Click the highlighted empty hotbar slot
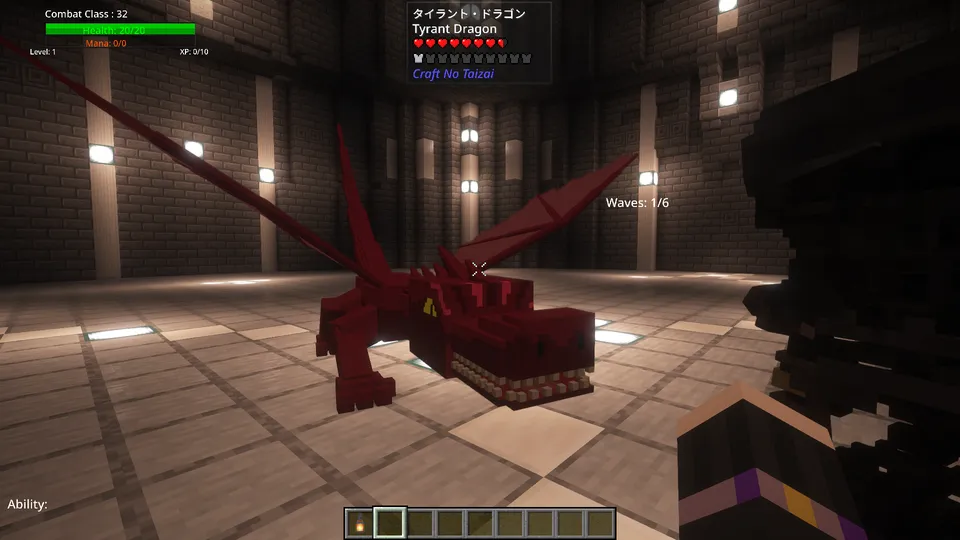Viewport: 960px width, 540px height. point(390,523)
